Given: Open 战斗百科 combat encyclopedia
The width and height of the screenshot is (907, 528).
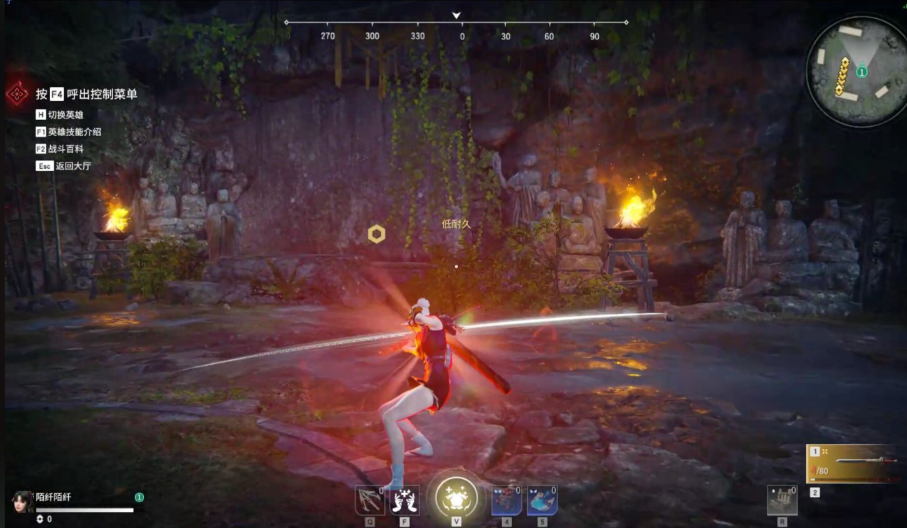Looking at the screenshot, I should (66, 149).
